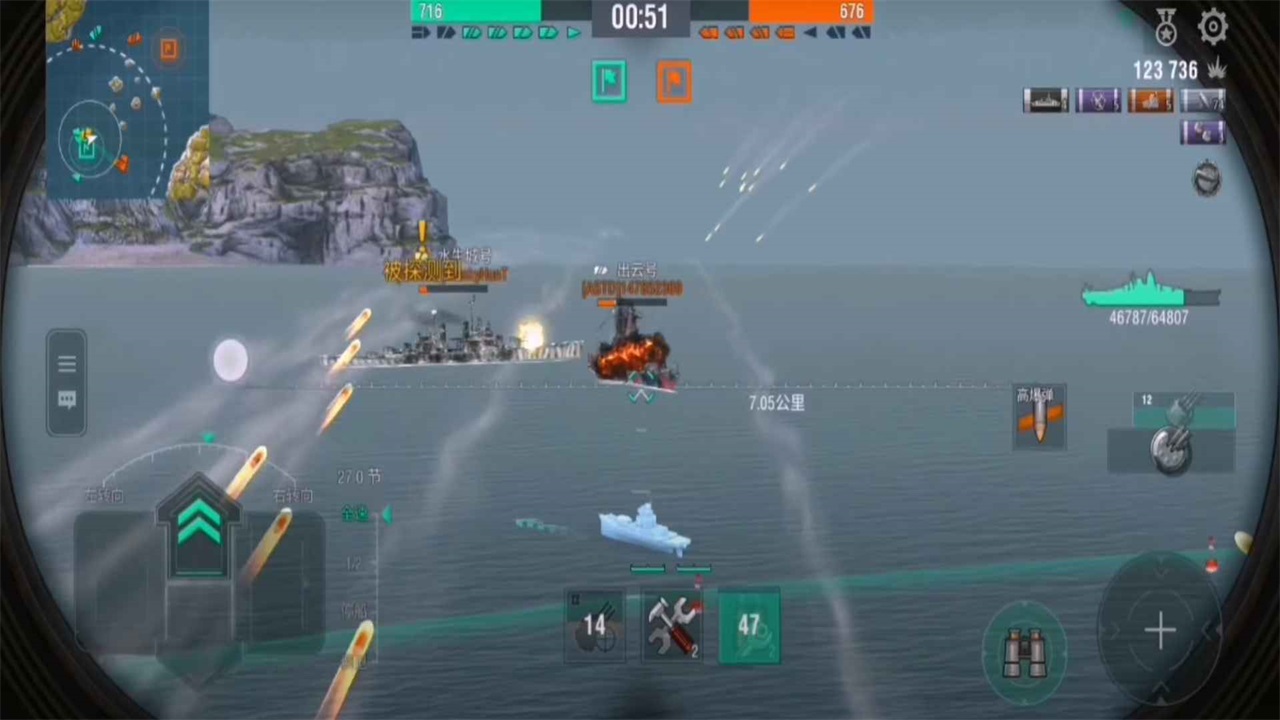Viewport: 1280px width, 720px height.
Task: Open the medal achievements icon
Action: [1167, 27]
